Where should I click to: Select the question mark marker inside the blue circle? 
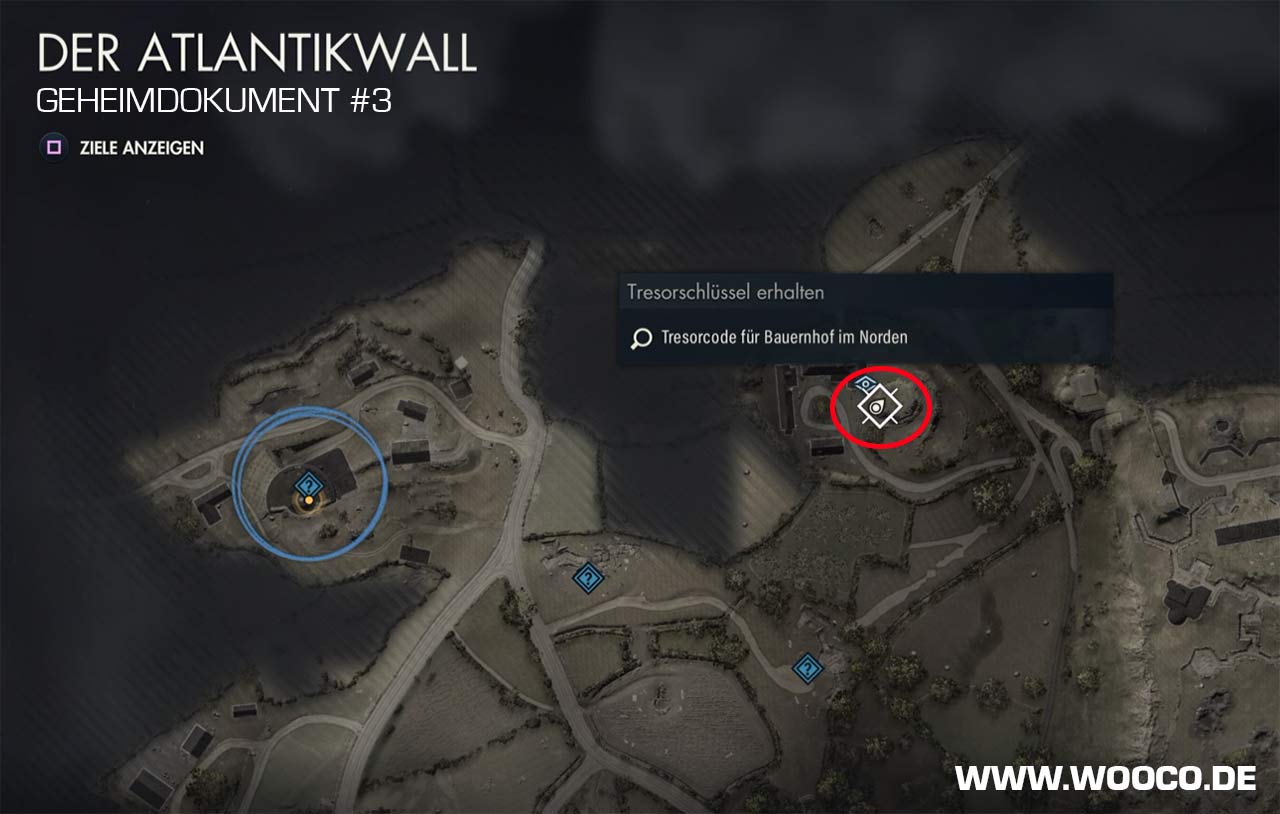point(308,484)
